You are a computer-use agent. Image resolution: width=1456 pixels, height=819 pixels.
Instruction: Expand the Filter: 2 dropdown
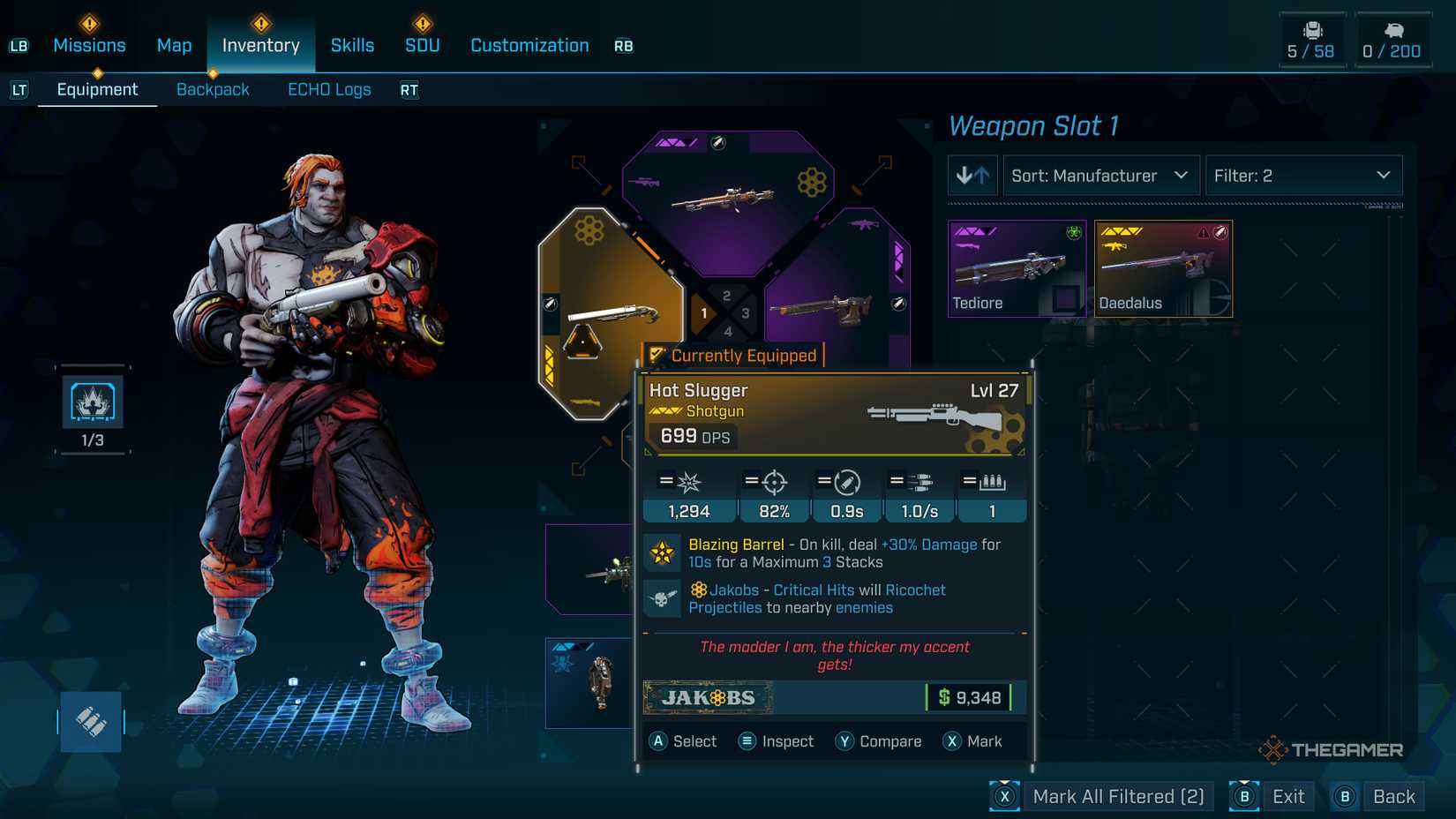[x=1302, y=176]
